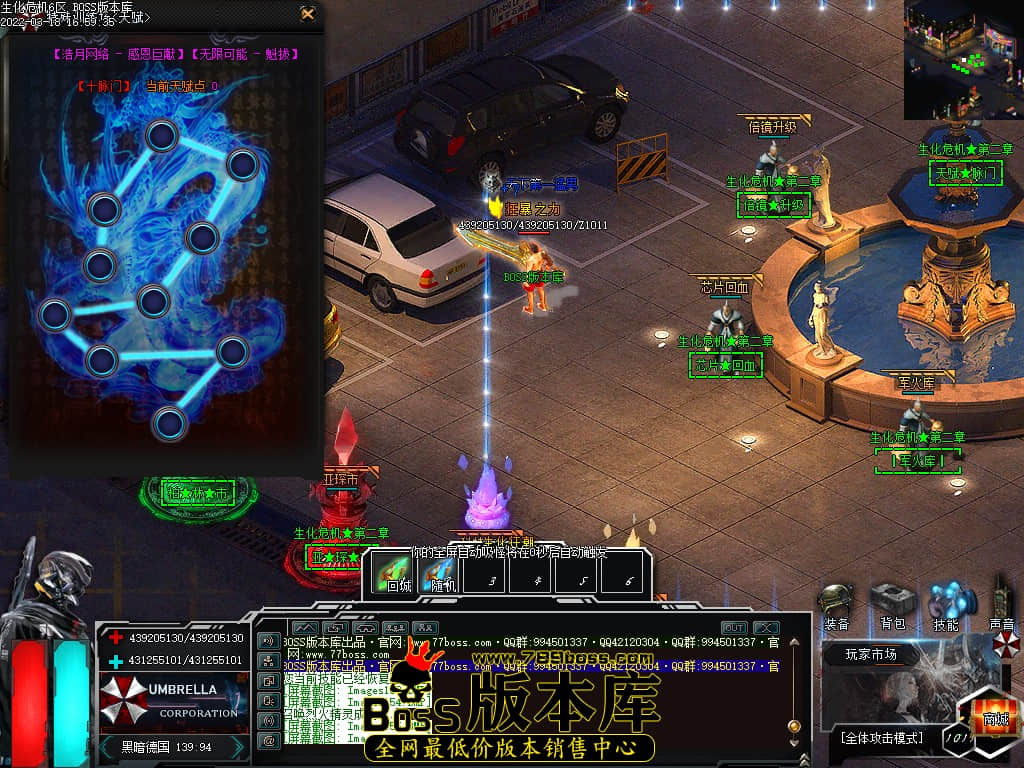1024x768 pixels.
Task: Select the bottommost meridian node
Action: coord(170,423)
